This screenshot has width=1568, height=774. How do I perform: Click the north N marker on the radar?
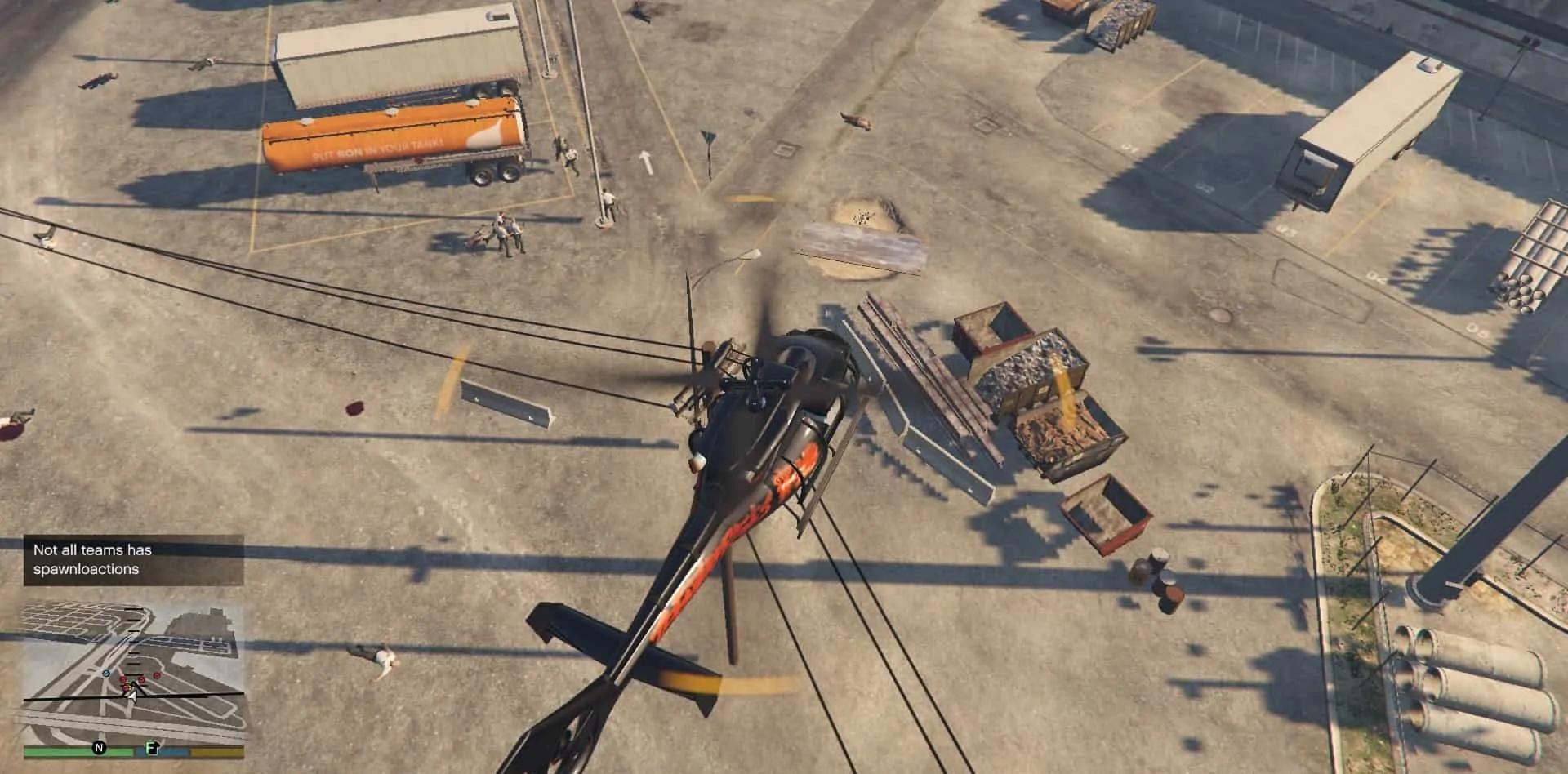click(x=99, y=747)
